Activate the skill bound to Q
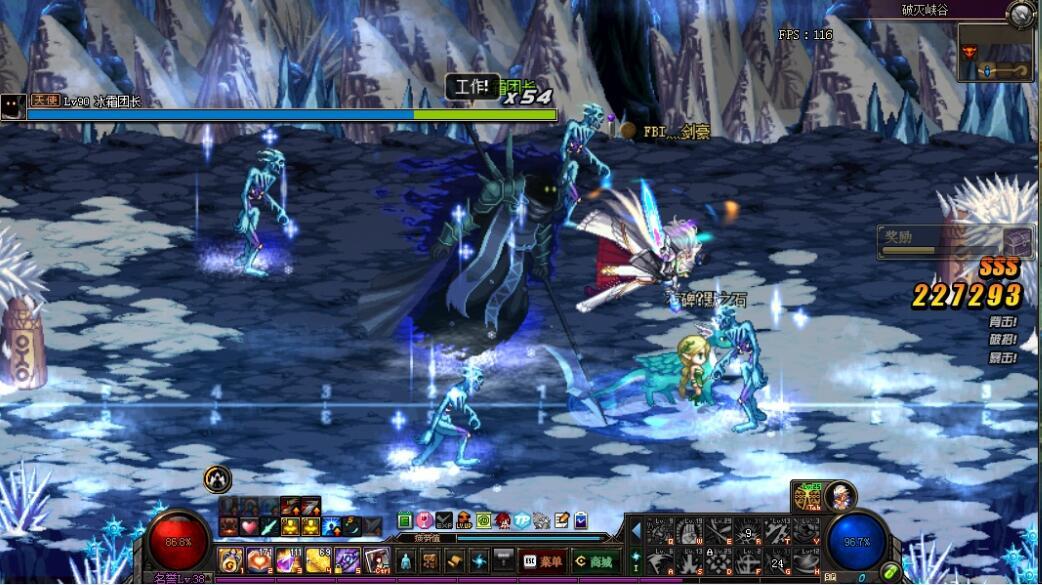This screenshot has width=1042, height=585. (x=659, y=531)
